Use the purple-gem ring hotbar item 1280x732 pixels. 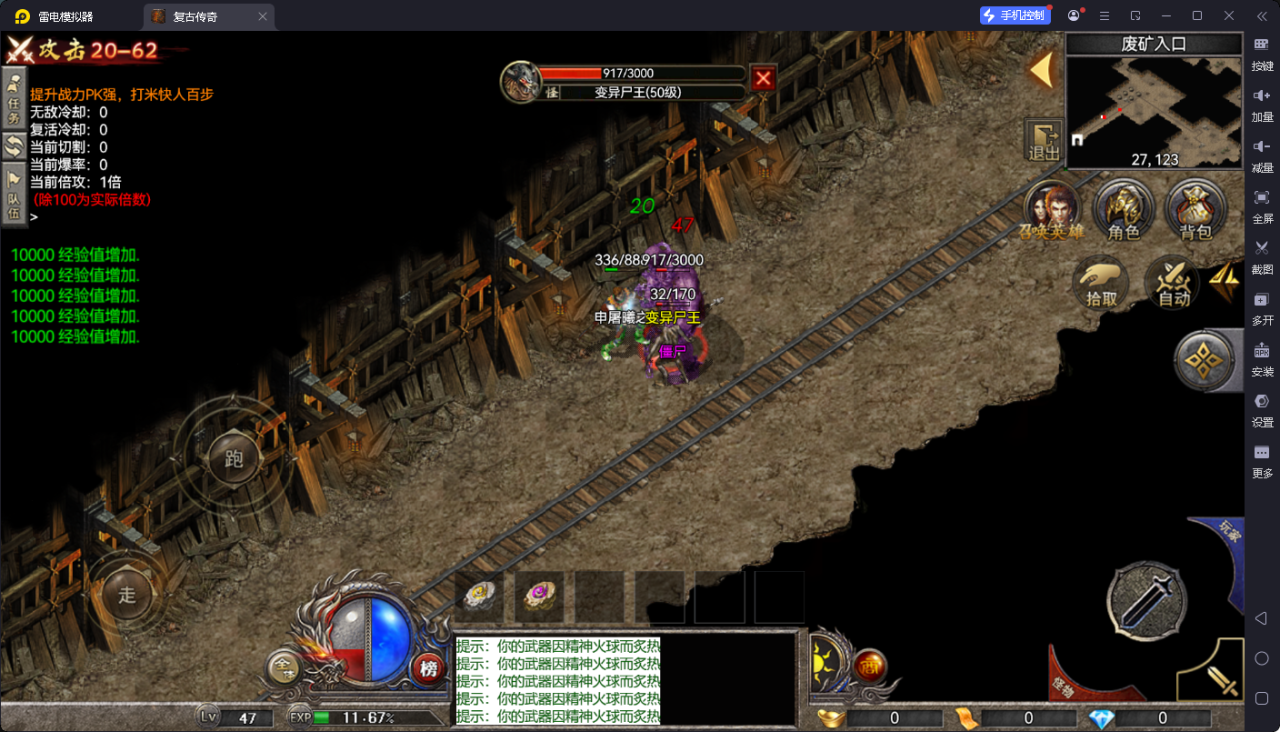pos(540,595)
